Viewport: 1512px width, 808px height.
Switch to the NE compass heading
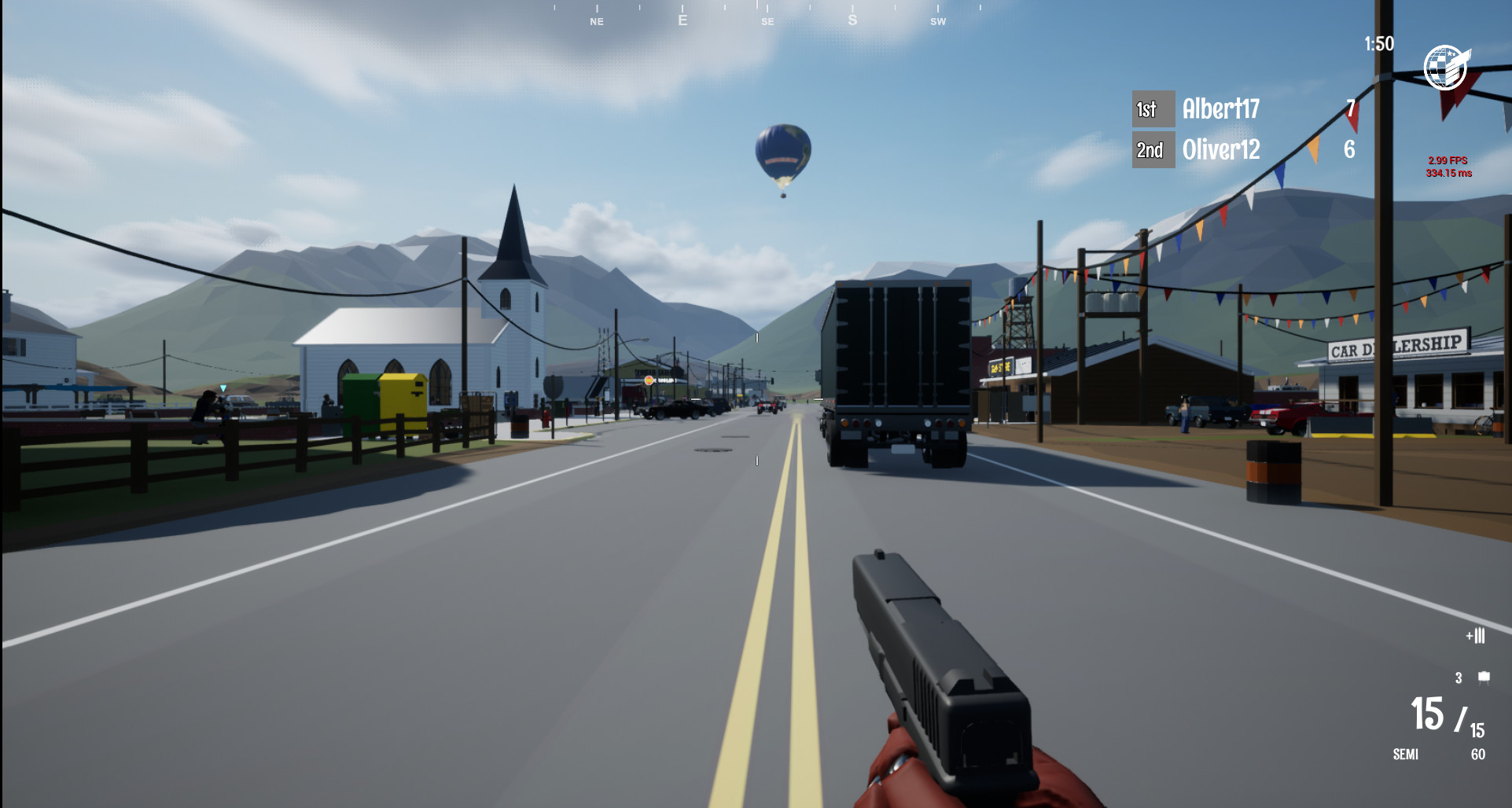click(x=596, y=21)
